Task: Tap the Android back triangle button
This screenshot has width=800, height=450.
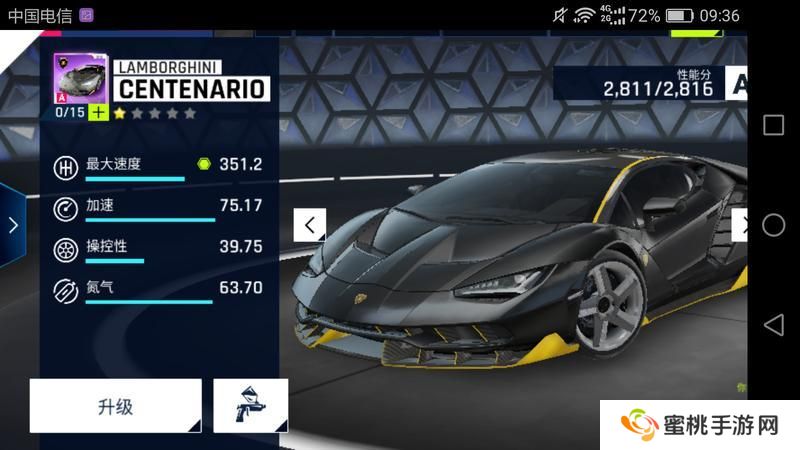Action: coord(773,325)
